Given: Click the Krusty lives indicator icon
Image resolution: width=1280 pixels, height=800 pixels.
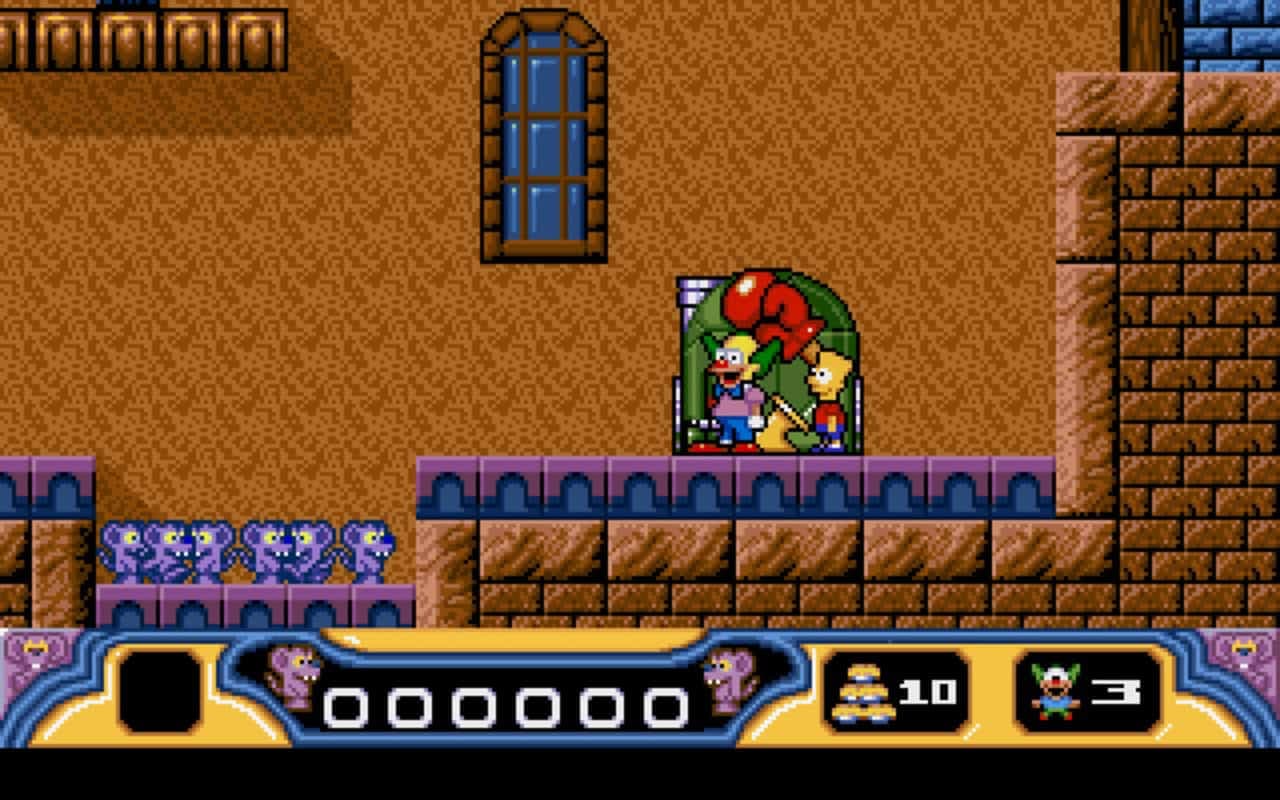Looking at the screenshot, I should click(1053, 690).
